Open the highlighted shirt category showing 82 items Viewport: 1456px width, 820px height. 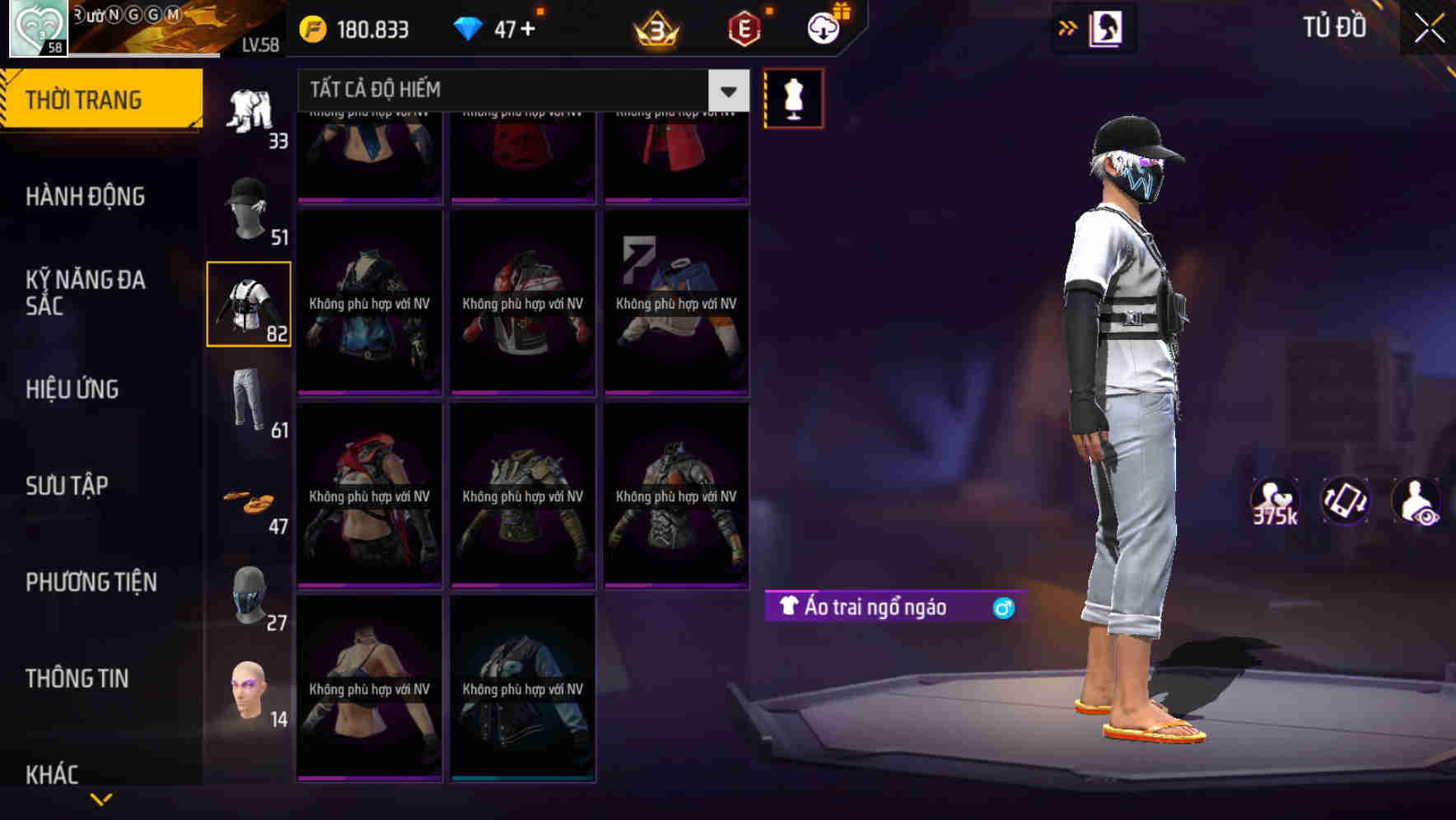tap(248, 305)
